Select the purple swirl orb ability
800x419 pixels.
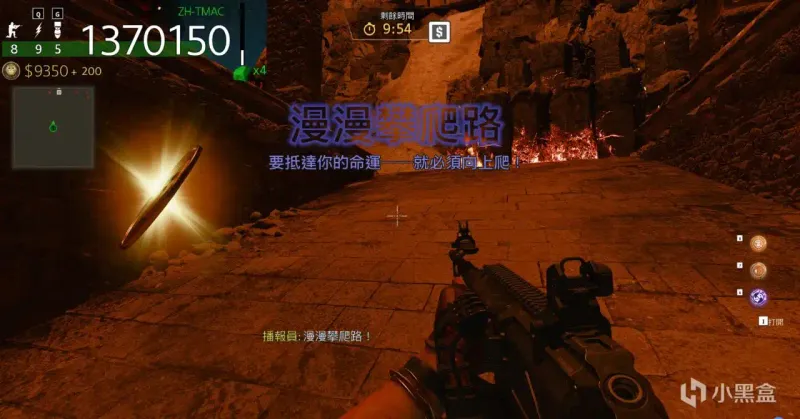tap(759, 296)
